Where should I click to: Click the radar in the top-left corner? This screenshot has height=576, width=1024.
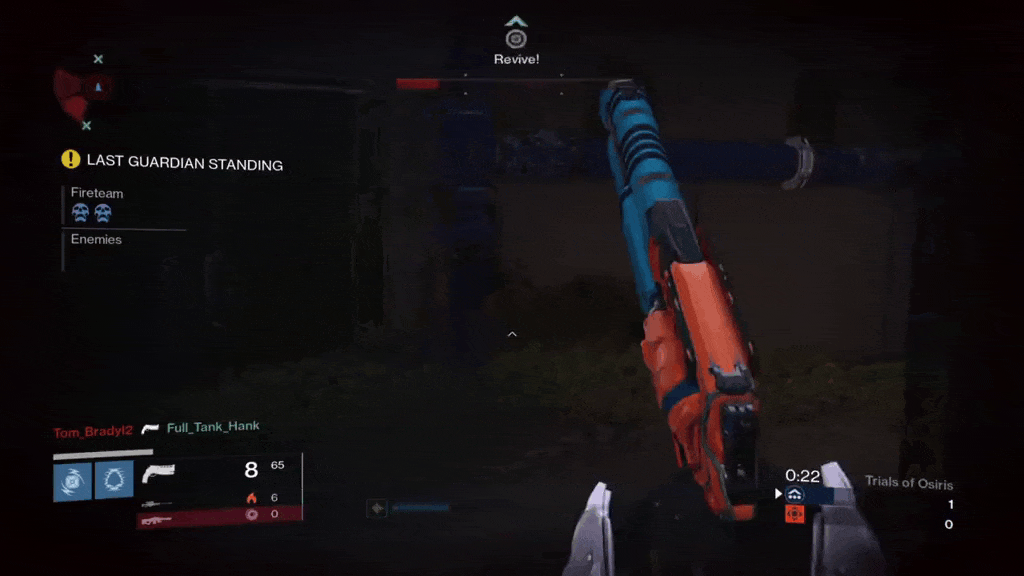(86, 92)
